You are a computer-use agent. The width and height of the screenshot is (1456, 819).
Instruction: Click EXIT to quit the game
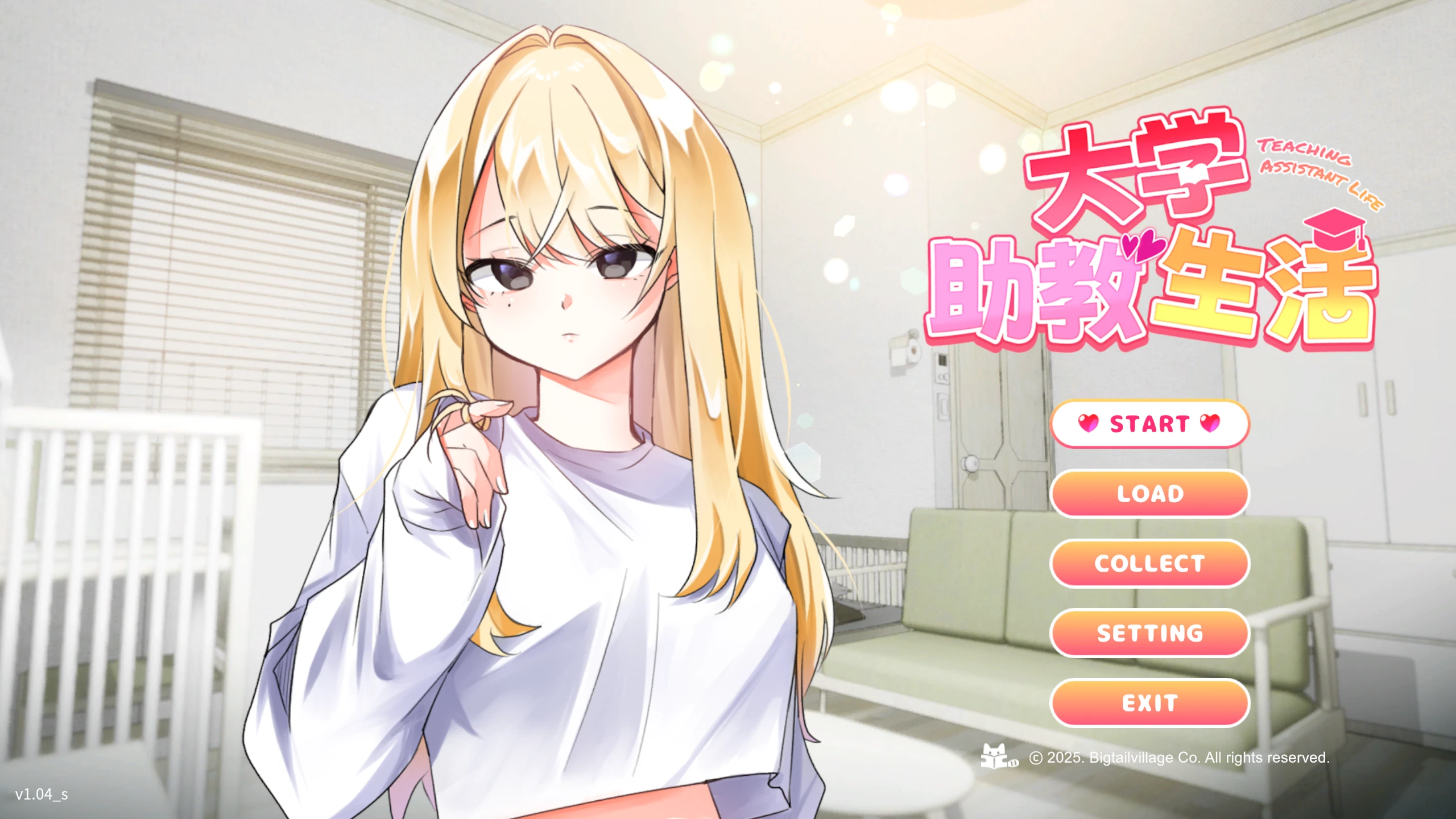(1149, 702)
